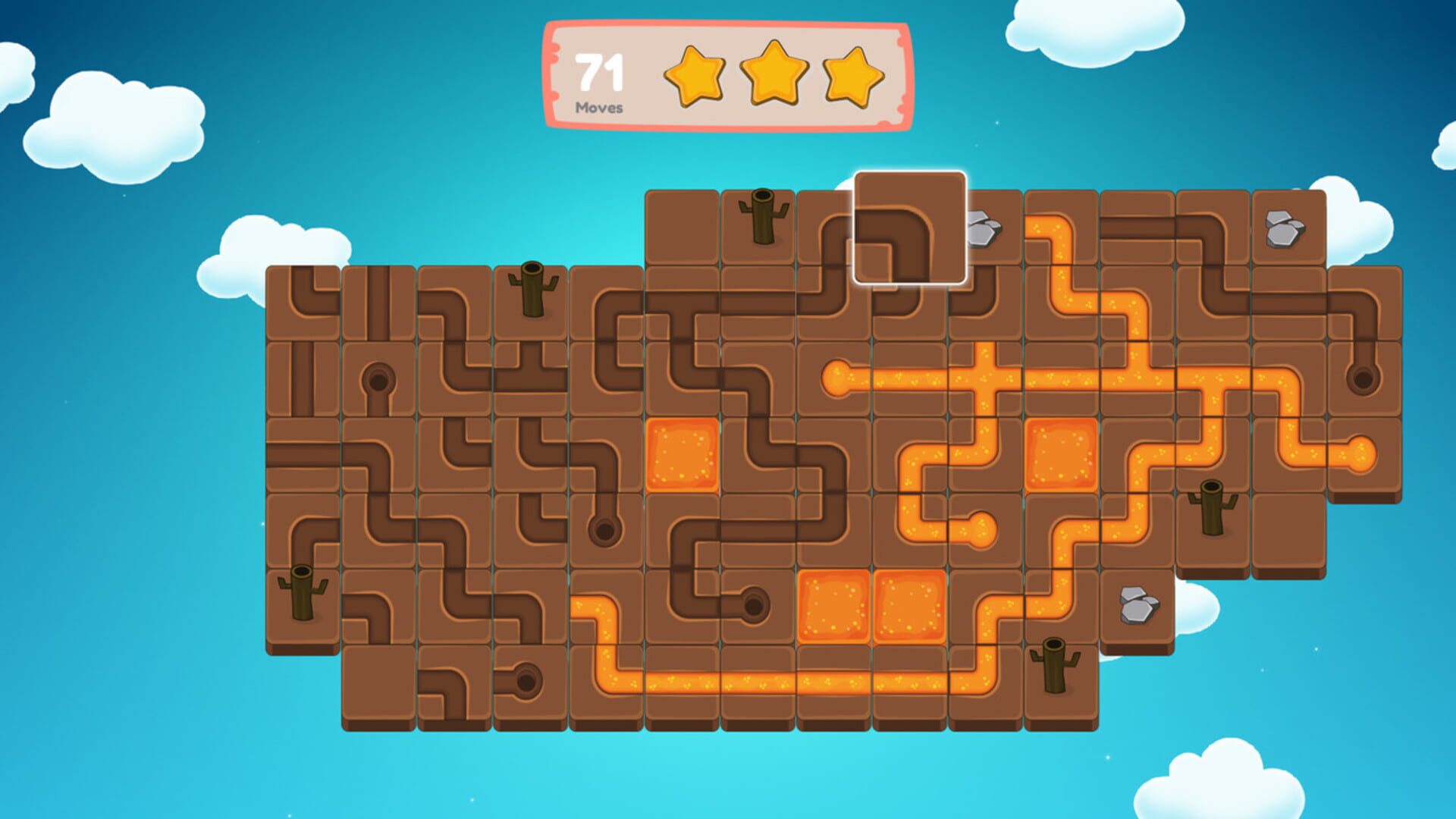This screenshot has height=819, width=1456.
Task: Select the highlighted curved tile at top
Action: click(910, 227)
